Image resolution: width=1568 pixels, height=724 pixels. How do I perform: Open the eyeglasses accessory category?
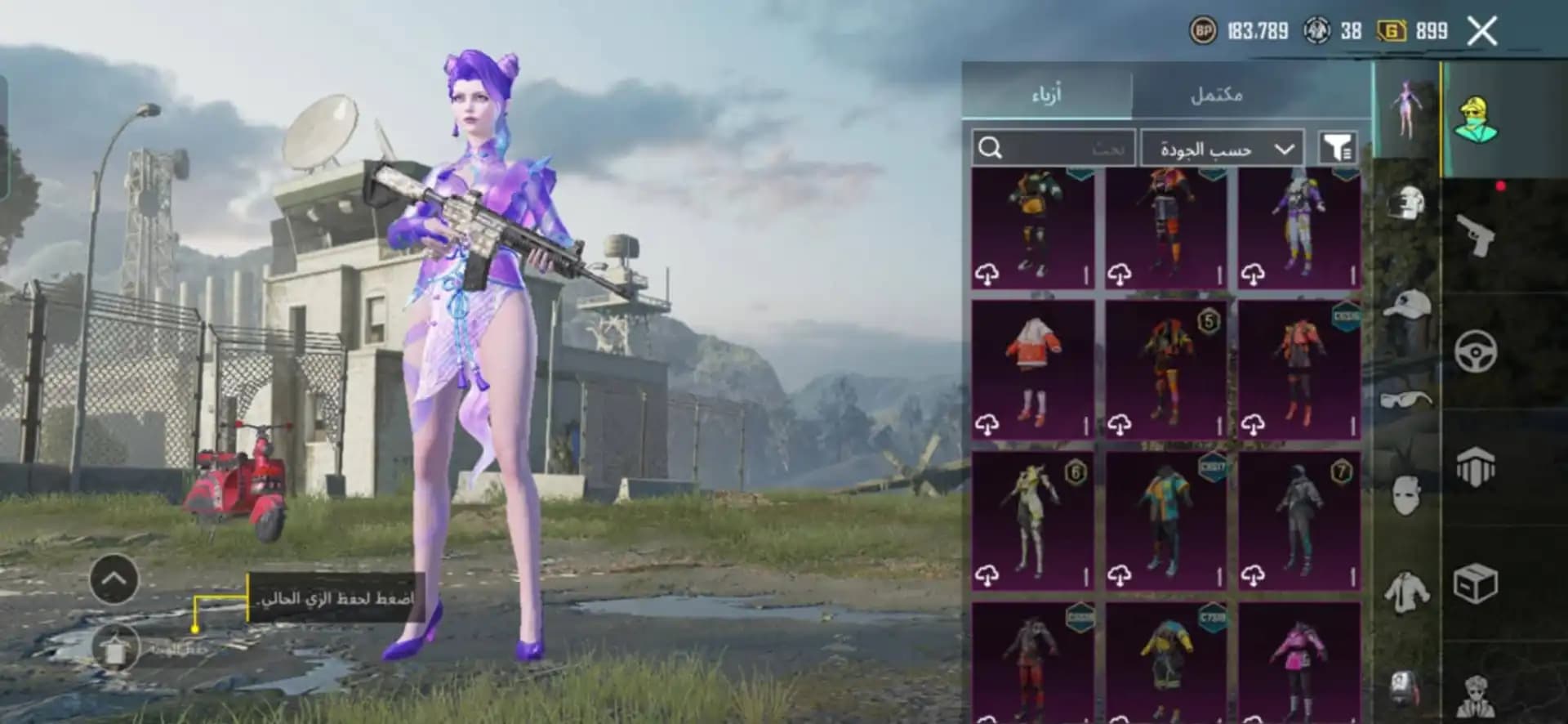(1407, 400)
